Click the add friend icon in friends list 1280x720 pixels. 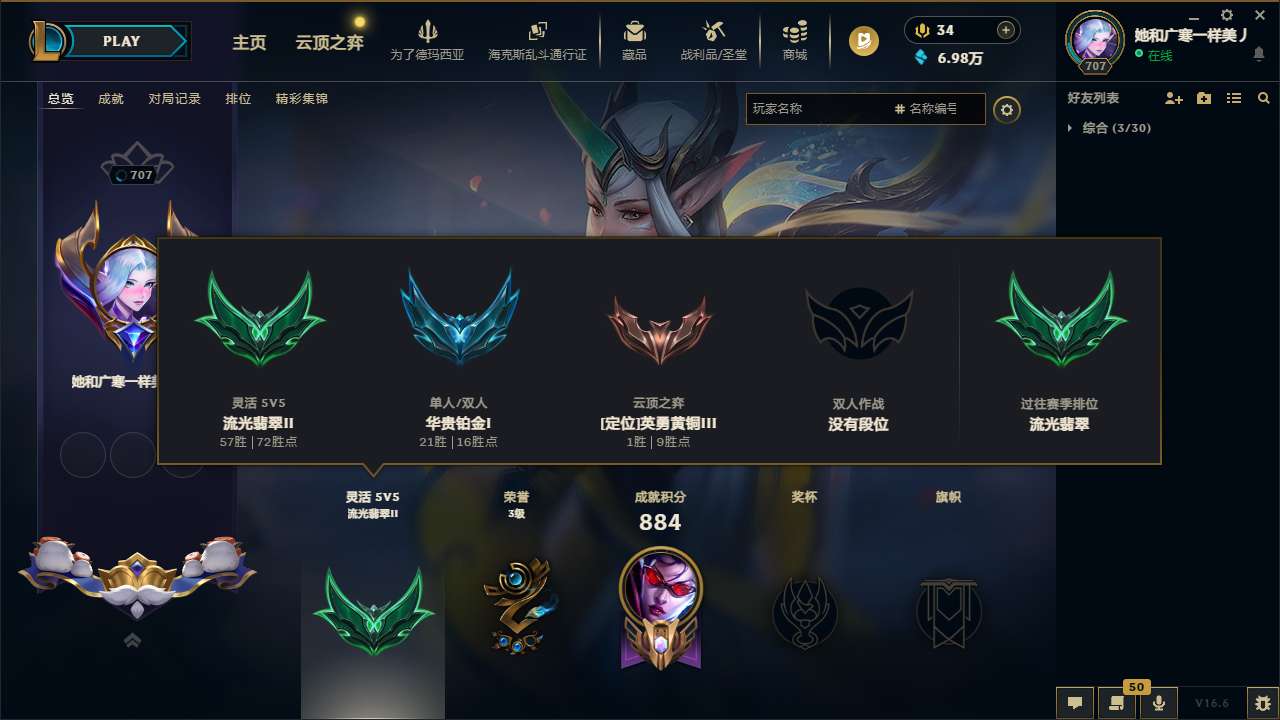click(1172, 98)
